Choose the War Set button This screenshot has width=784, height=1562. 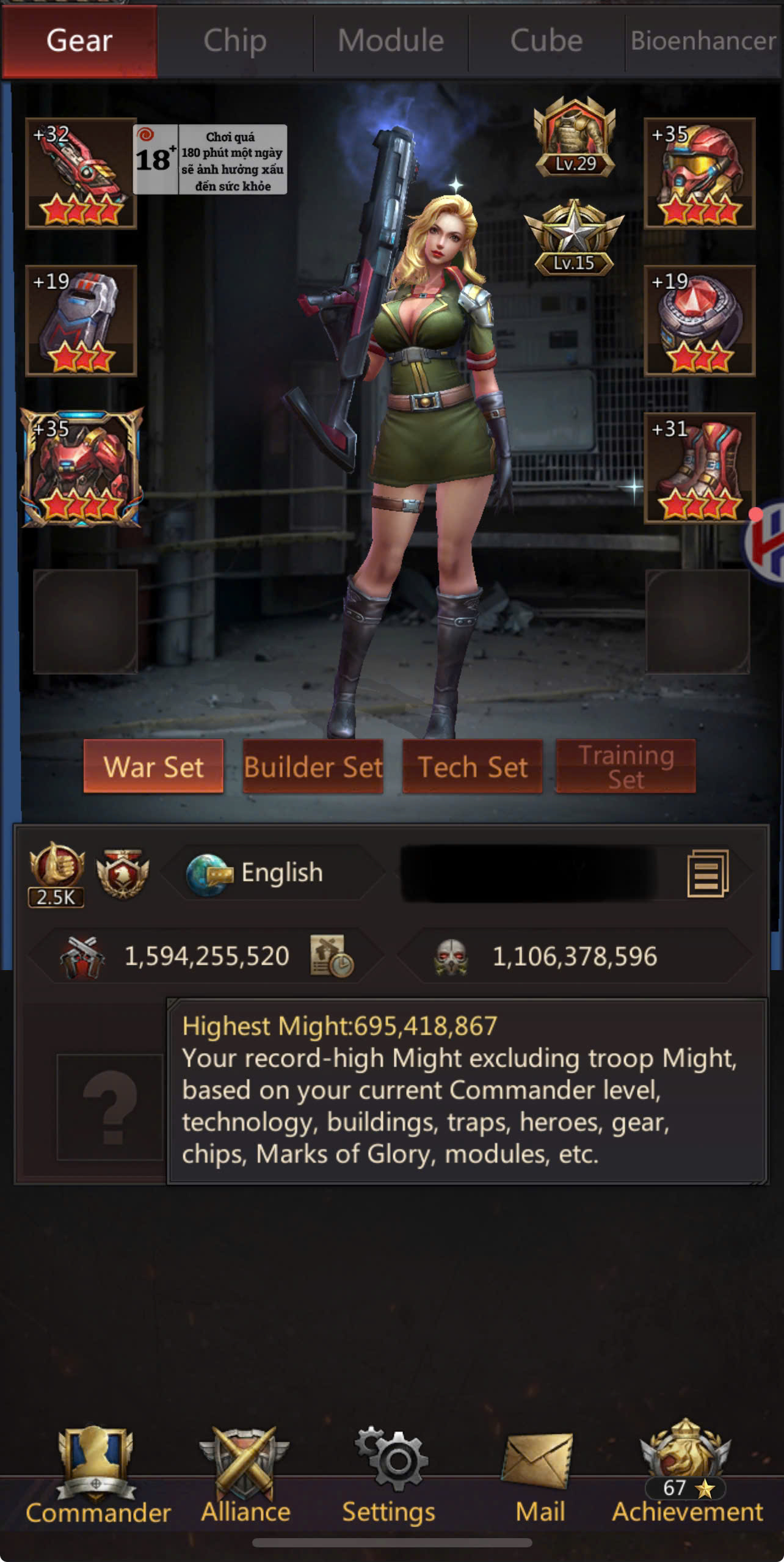153,767
